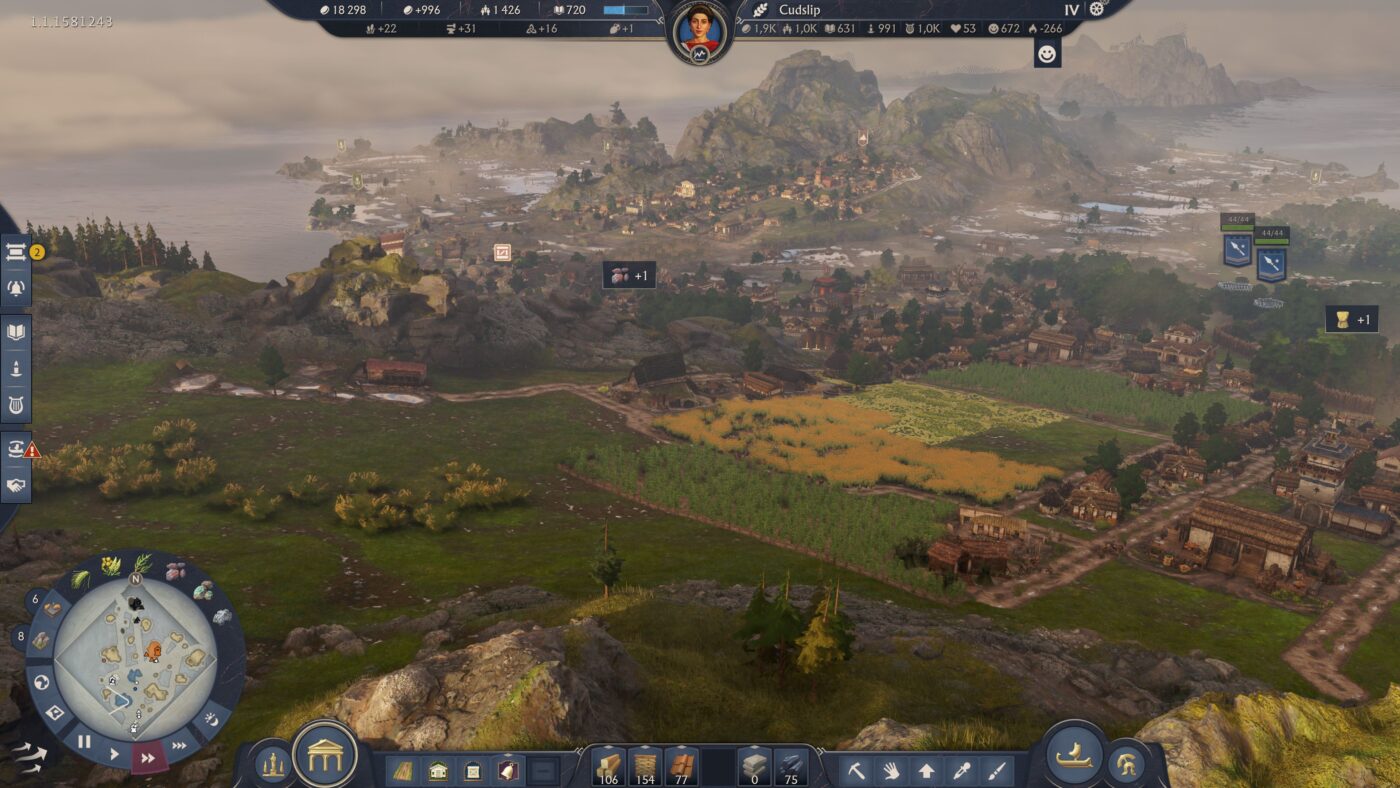Screen dimensions: 1400x788
Task: Open the ship menu button
Action: pyautogui.click(x=1075, y=755)
